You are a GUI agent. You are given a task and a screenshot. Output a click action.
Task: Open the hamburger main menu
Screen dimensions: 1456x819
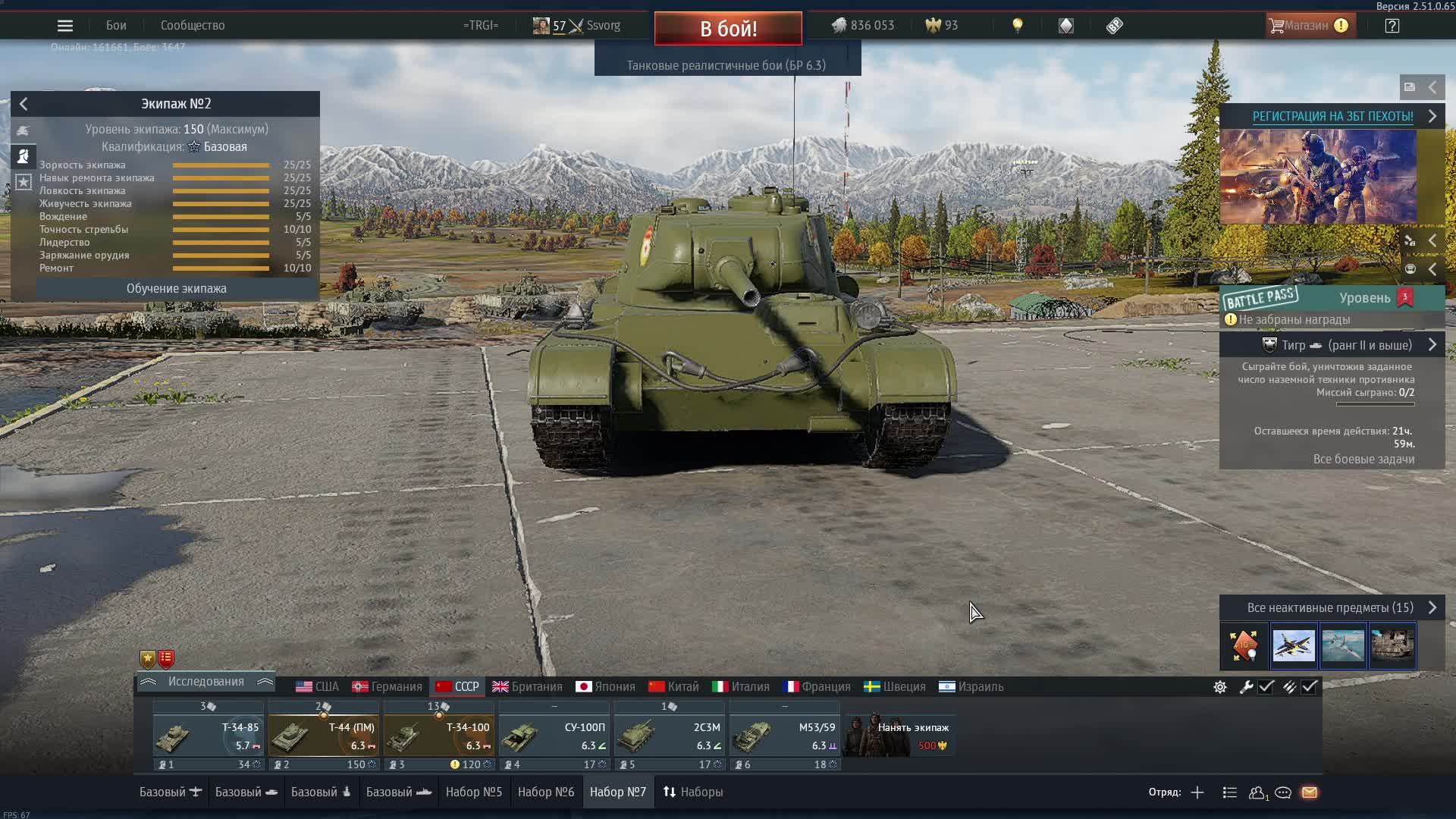[65, 26]
